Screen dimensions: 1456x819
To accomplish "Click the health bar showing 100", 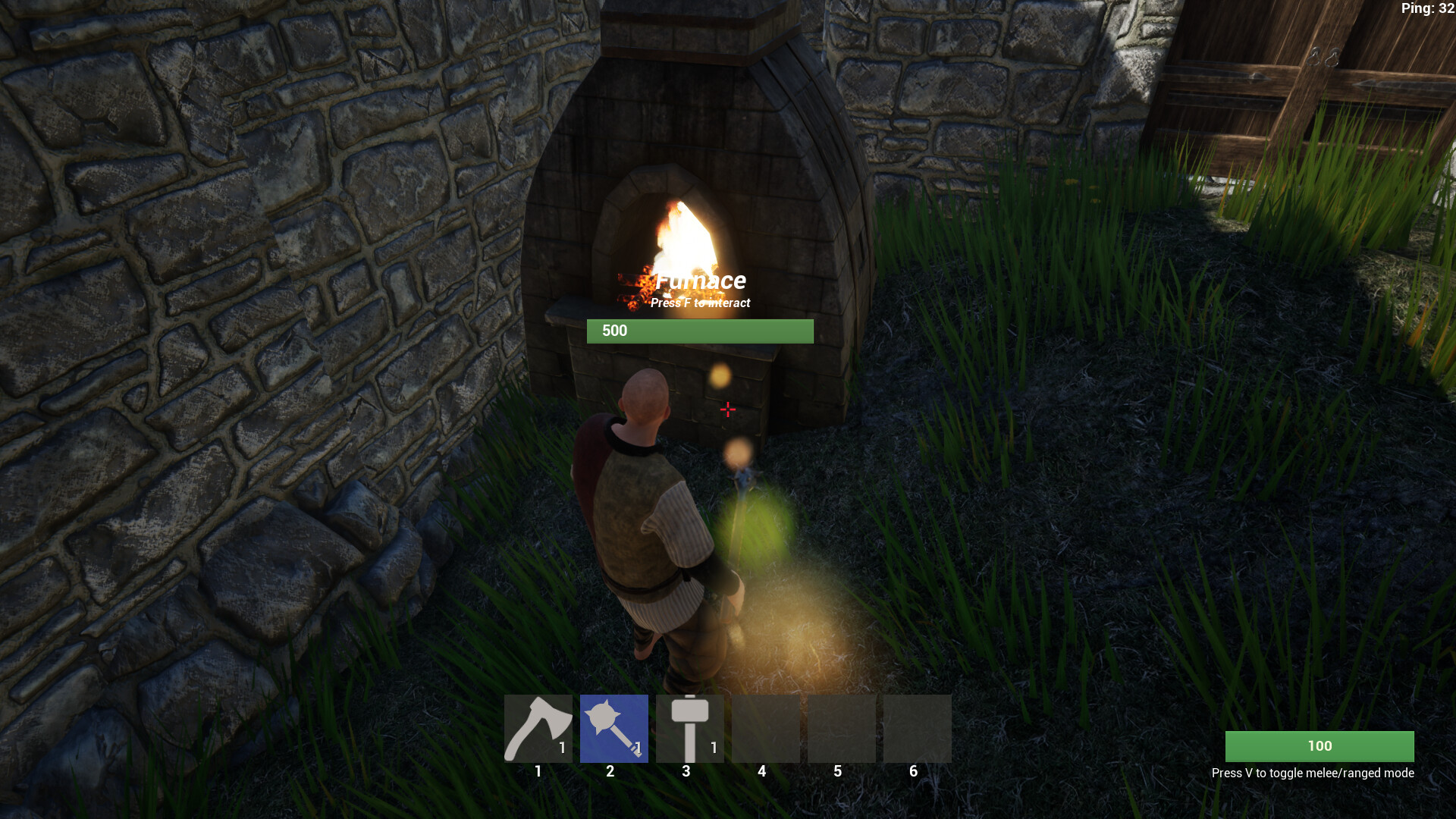I will [x=1319, y=746].
